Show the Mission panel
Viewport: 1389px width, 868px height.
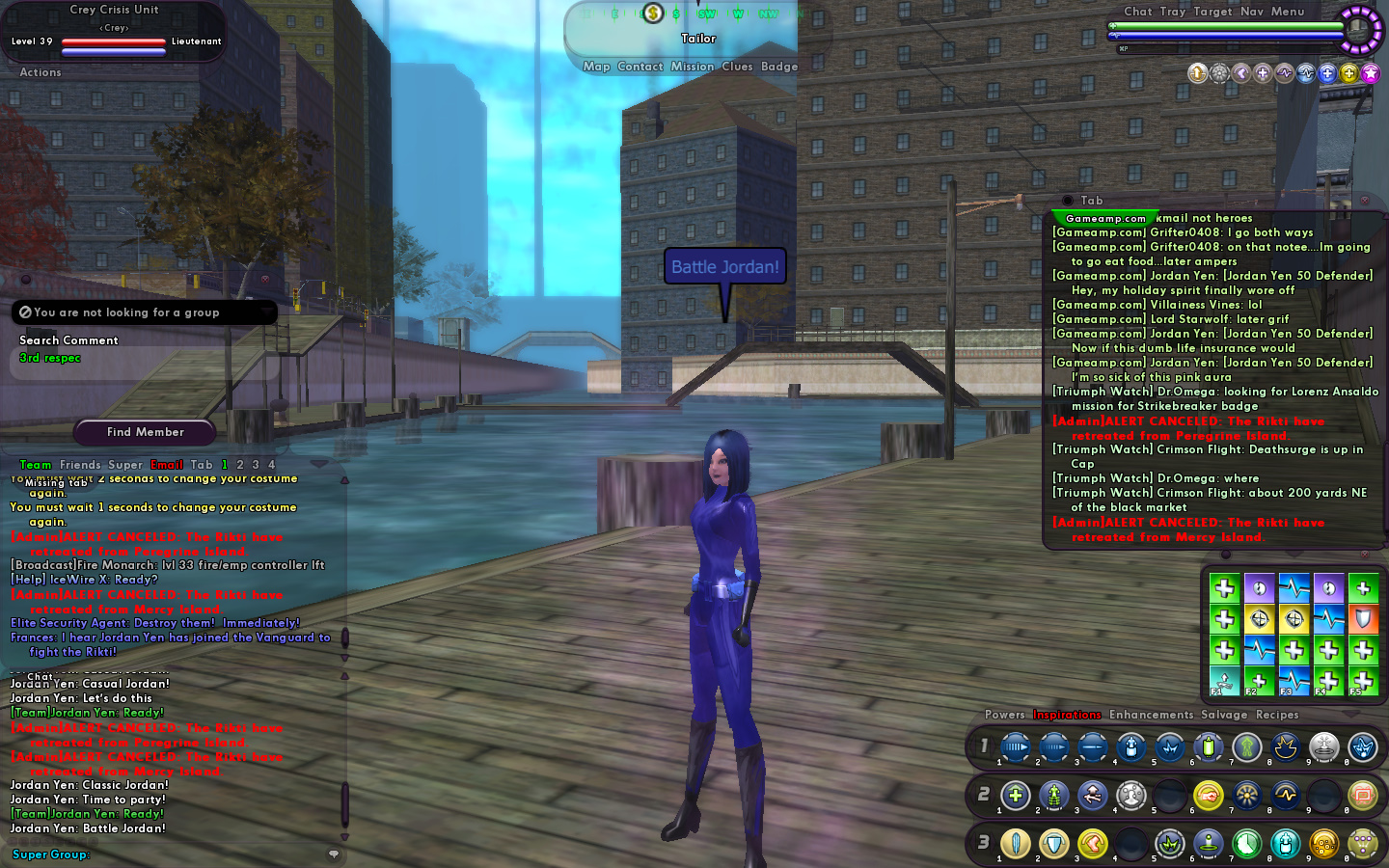pos(693,67)
